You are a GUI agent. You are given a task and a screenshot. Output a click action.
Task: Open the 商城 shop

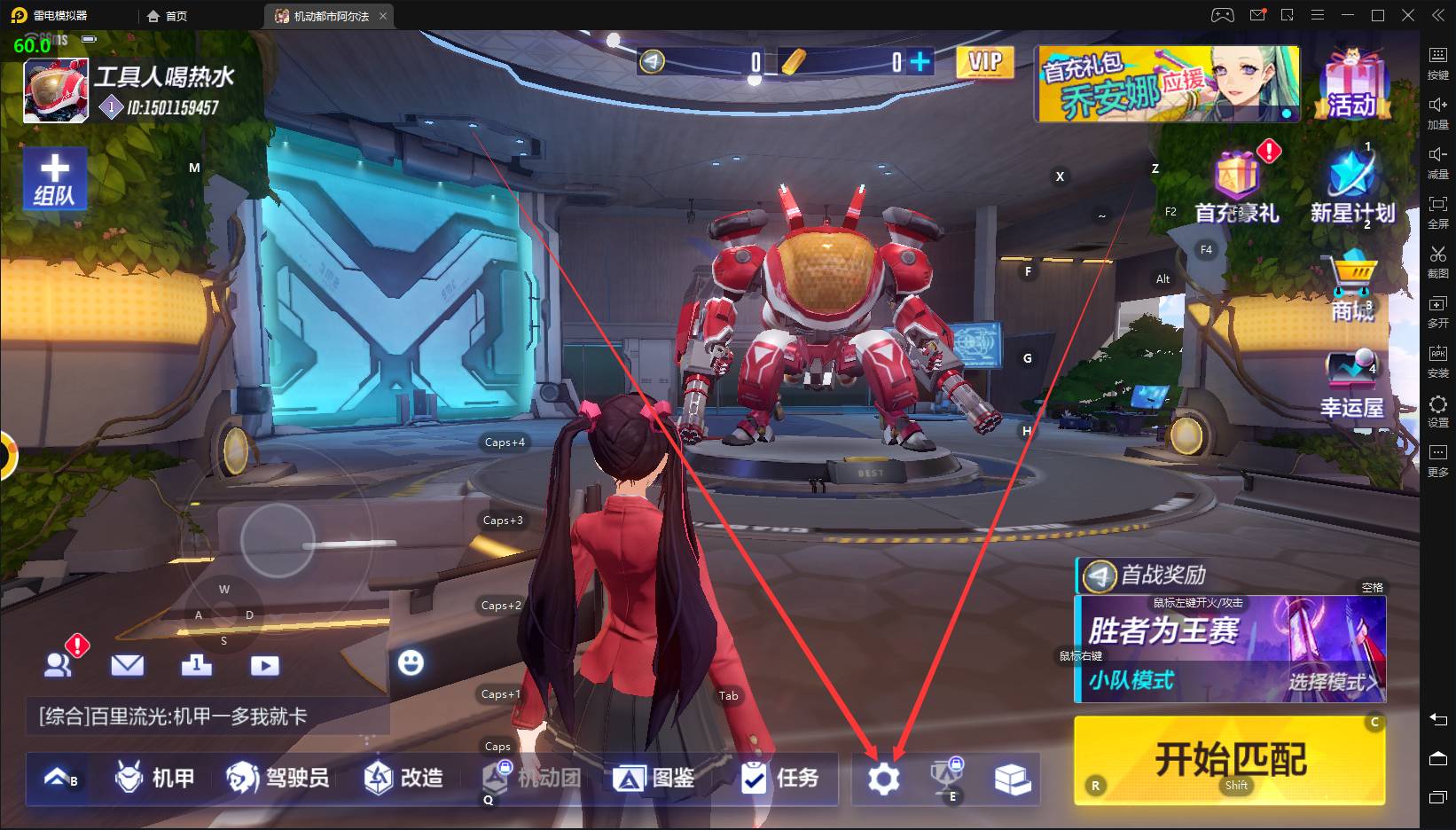[1351, 286]
